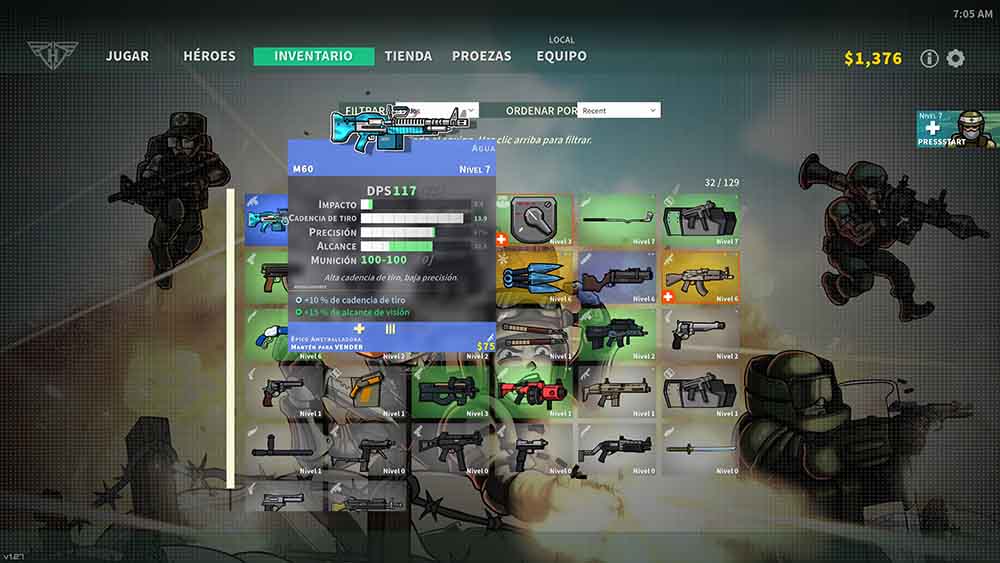The height and width of the screenshot is (563, 1000).
Task: Select the INVENTARIO tab
Action: click(x=314, y=56)
